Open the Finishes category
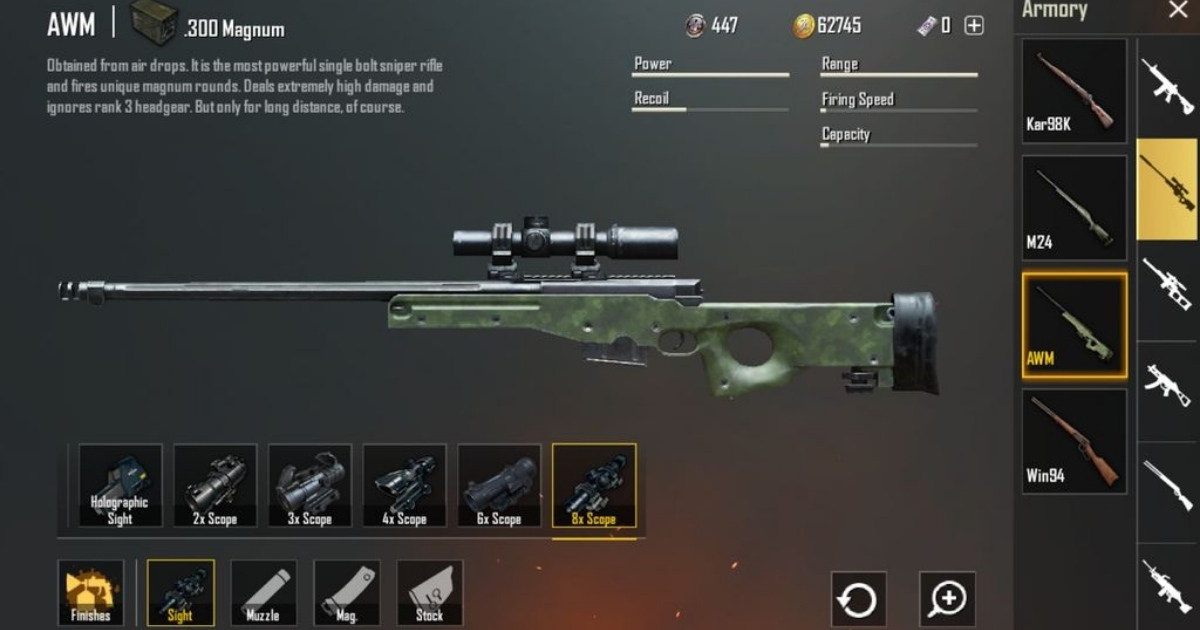The width and height of the screenshot is (1200, 630). coord(91,593)
